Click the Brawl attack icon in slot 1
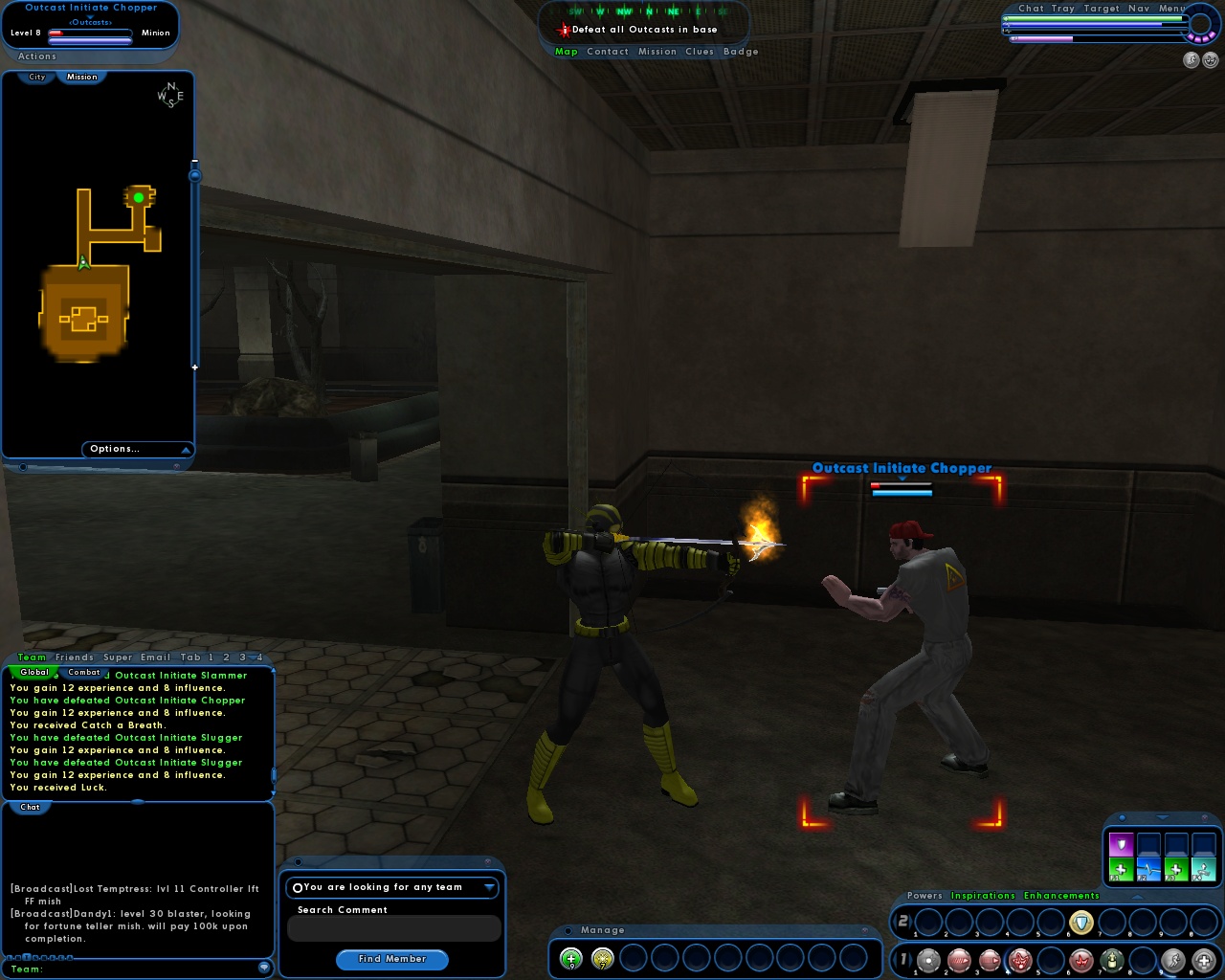Screen dimensions: 1225x980 928,961
